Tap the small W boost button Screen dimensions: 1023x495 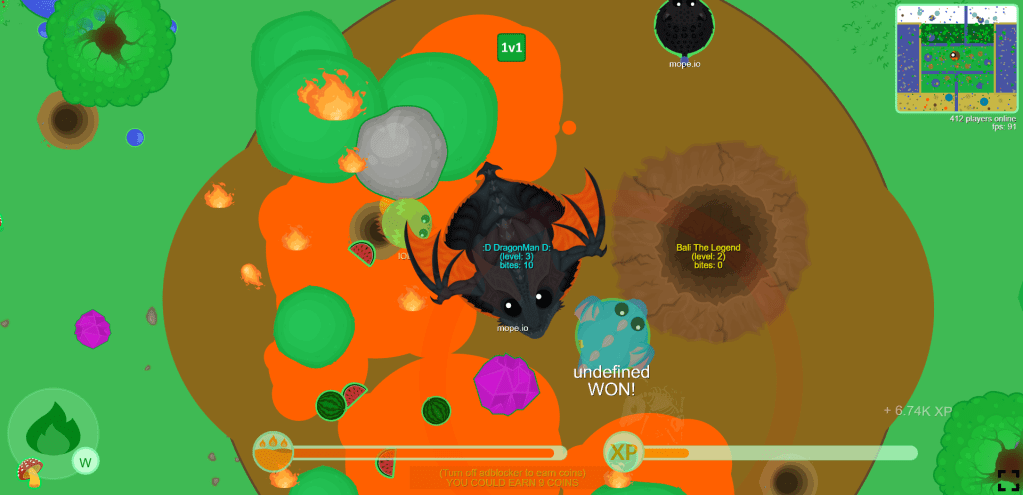click(85, 461)
